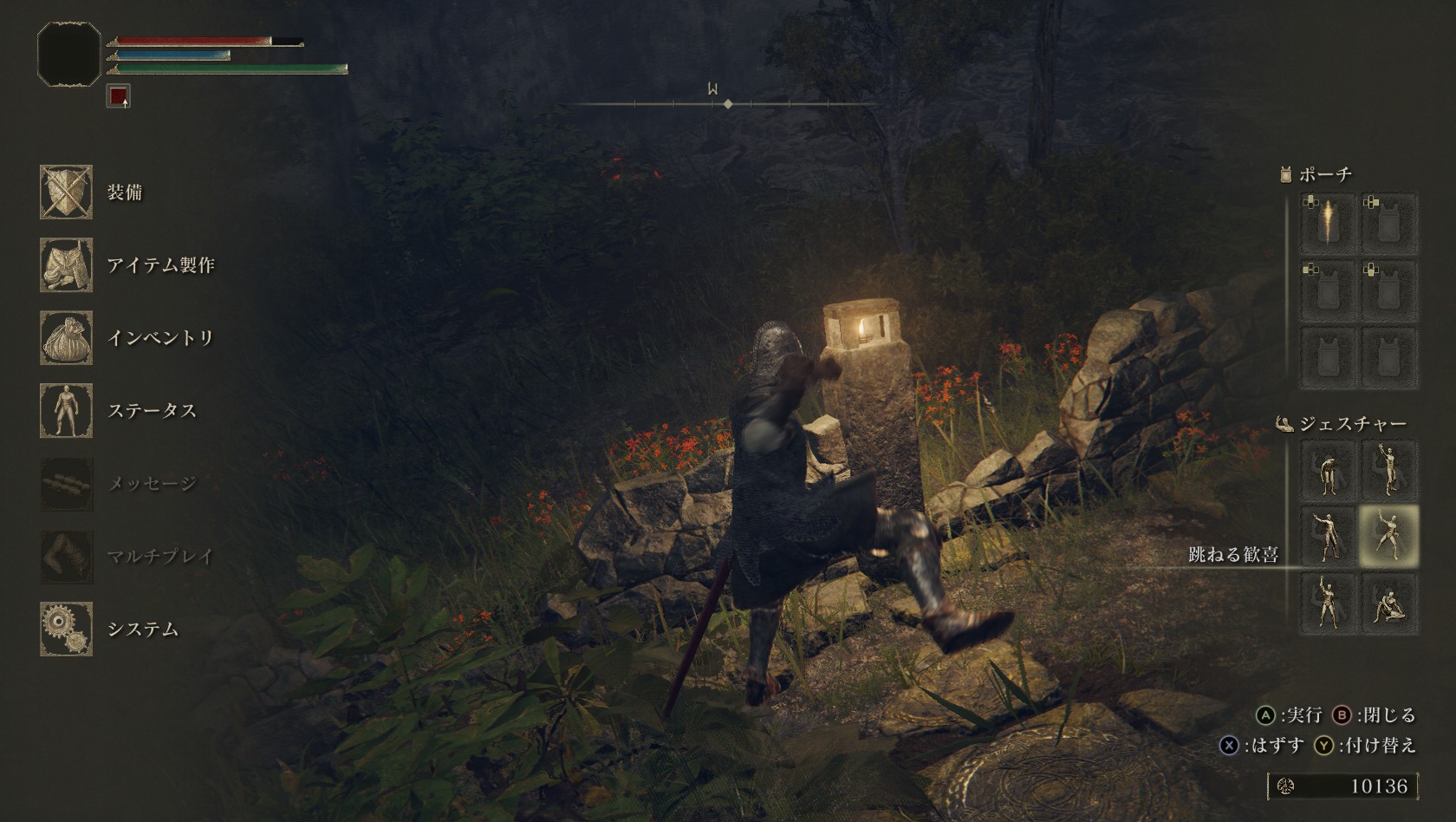Perform the sitting gesture in the last slot
Viewport: 1456px width, 822px height.
(x=1388, y=602)
